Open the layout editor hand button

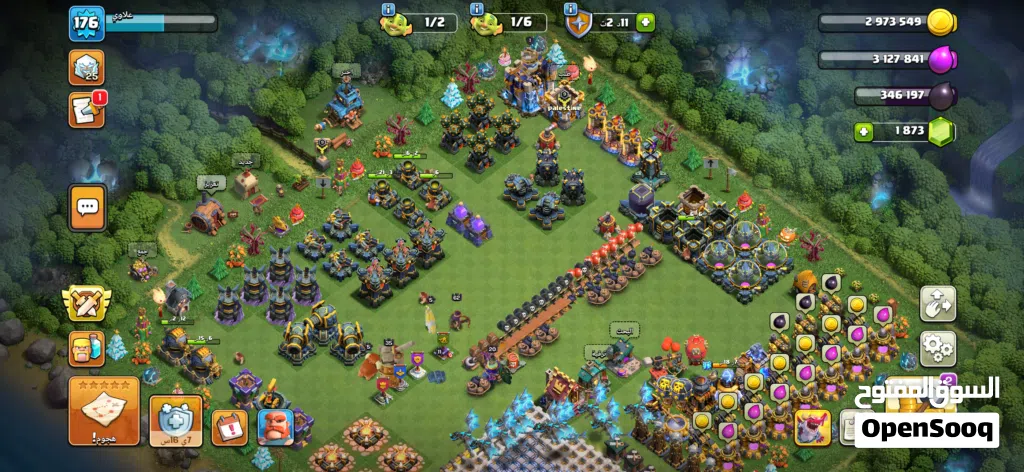(937, 303)
